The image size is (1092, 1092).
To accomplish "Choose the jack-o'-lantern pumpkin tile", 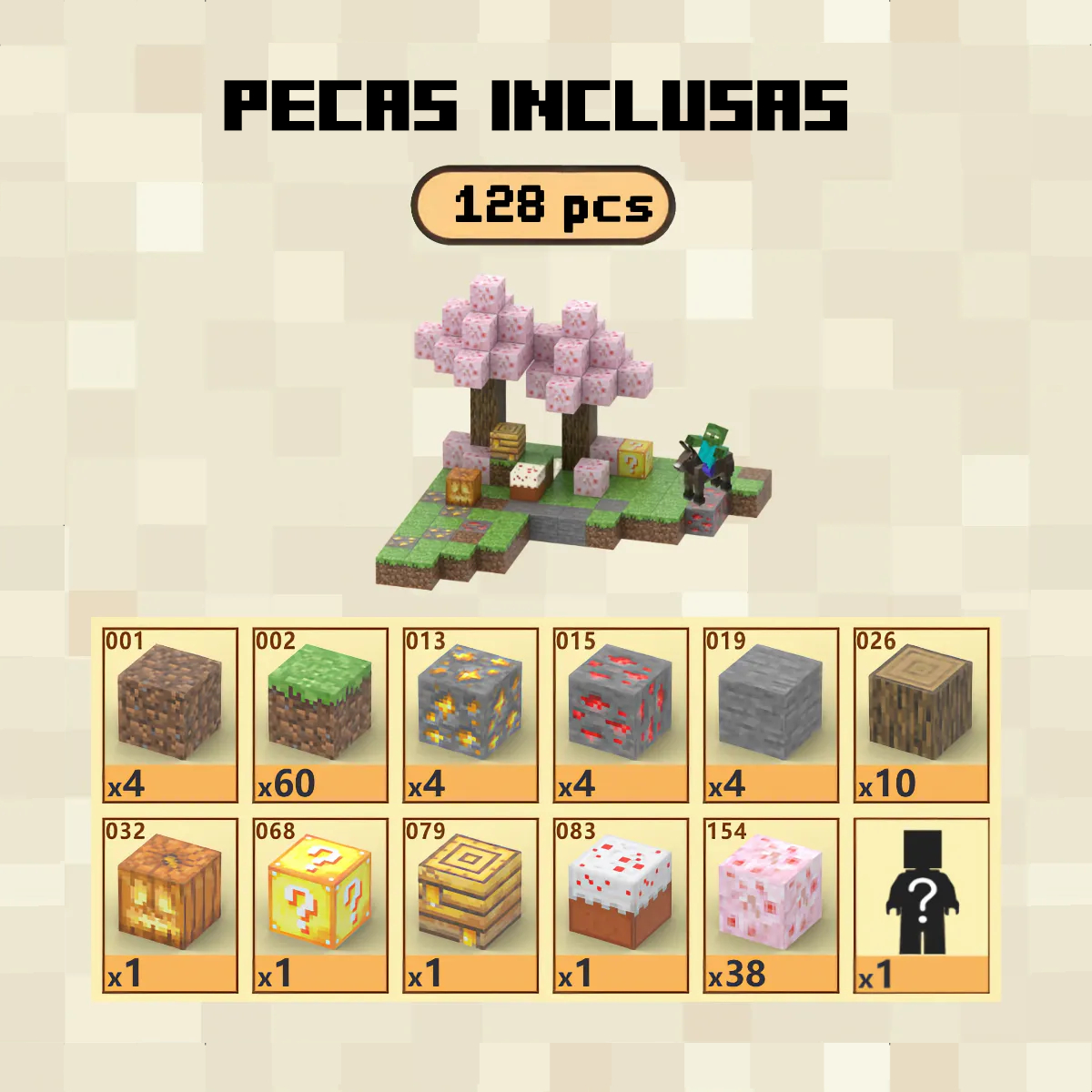I will 170,905.
